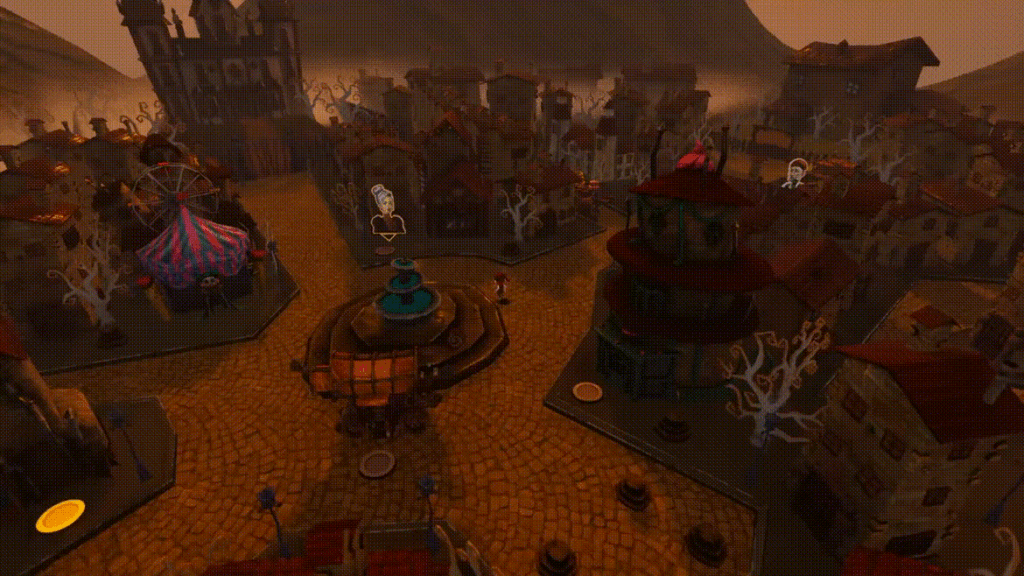Select the man portrait marker
The height and width of the screenshot is (576, 1024).
pyautogui.click(x=795, y=174)
